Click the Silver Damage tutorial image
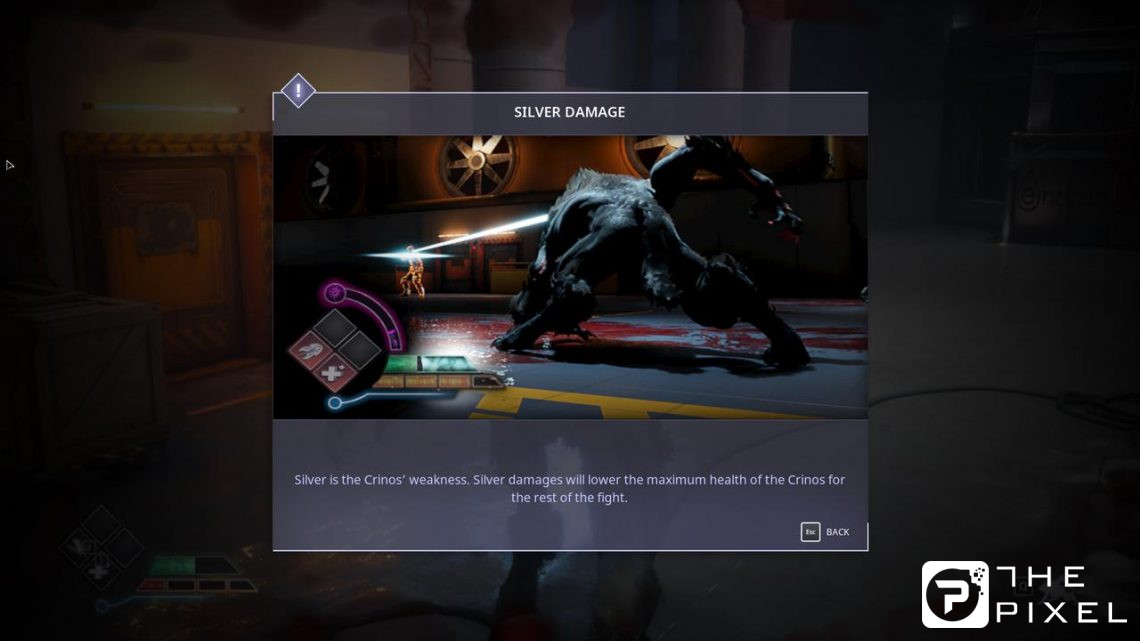The width and height of the screenshot is (1140, 641). 570,277
